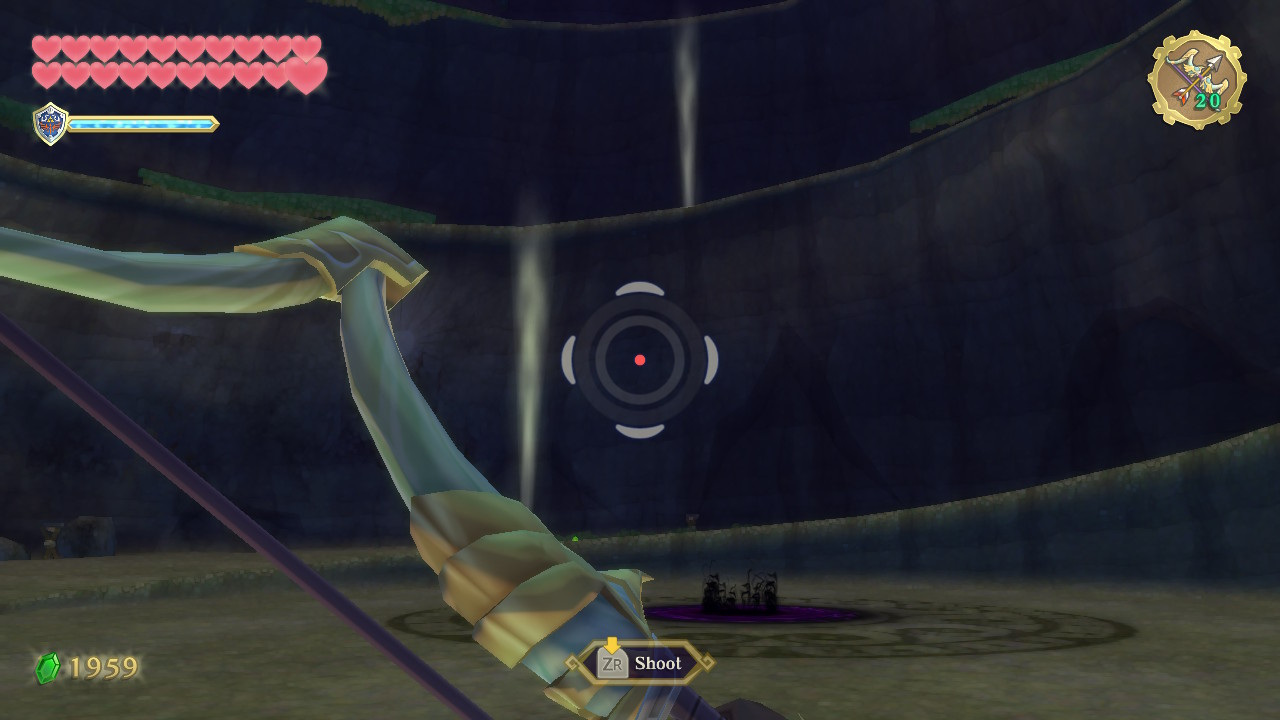Click the Hylian Shield icon
Image resolution: width=1280 pixels, height=720 pixels.
[50, 124]
